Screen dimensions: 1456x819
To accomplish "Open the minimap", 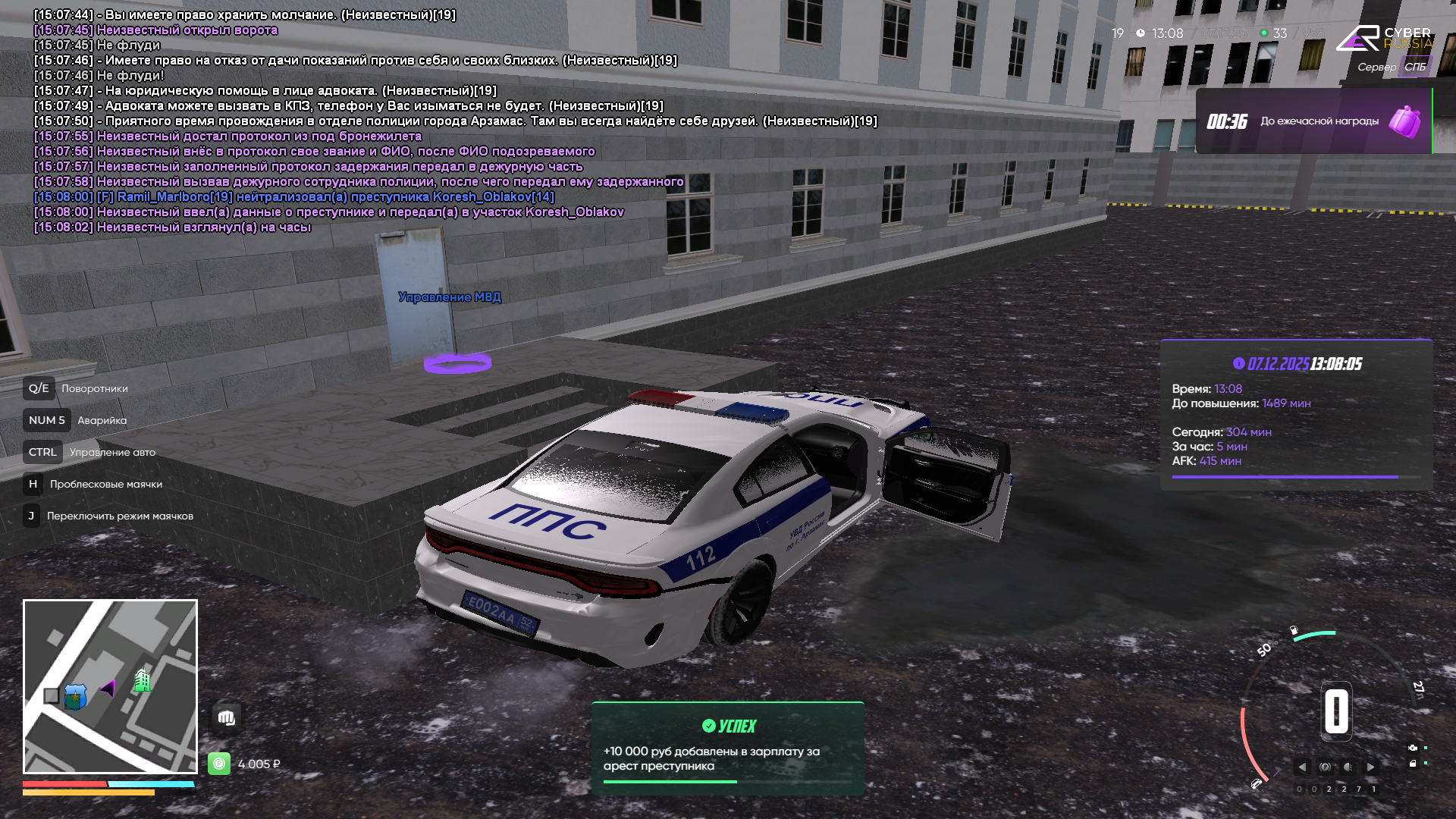I will [x=110, y=686].
